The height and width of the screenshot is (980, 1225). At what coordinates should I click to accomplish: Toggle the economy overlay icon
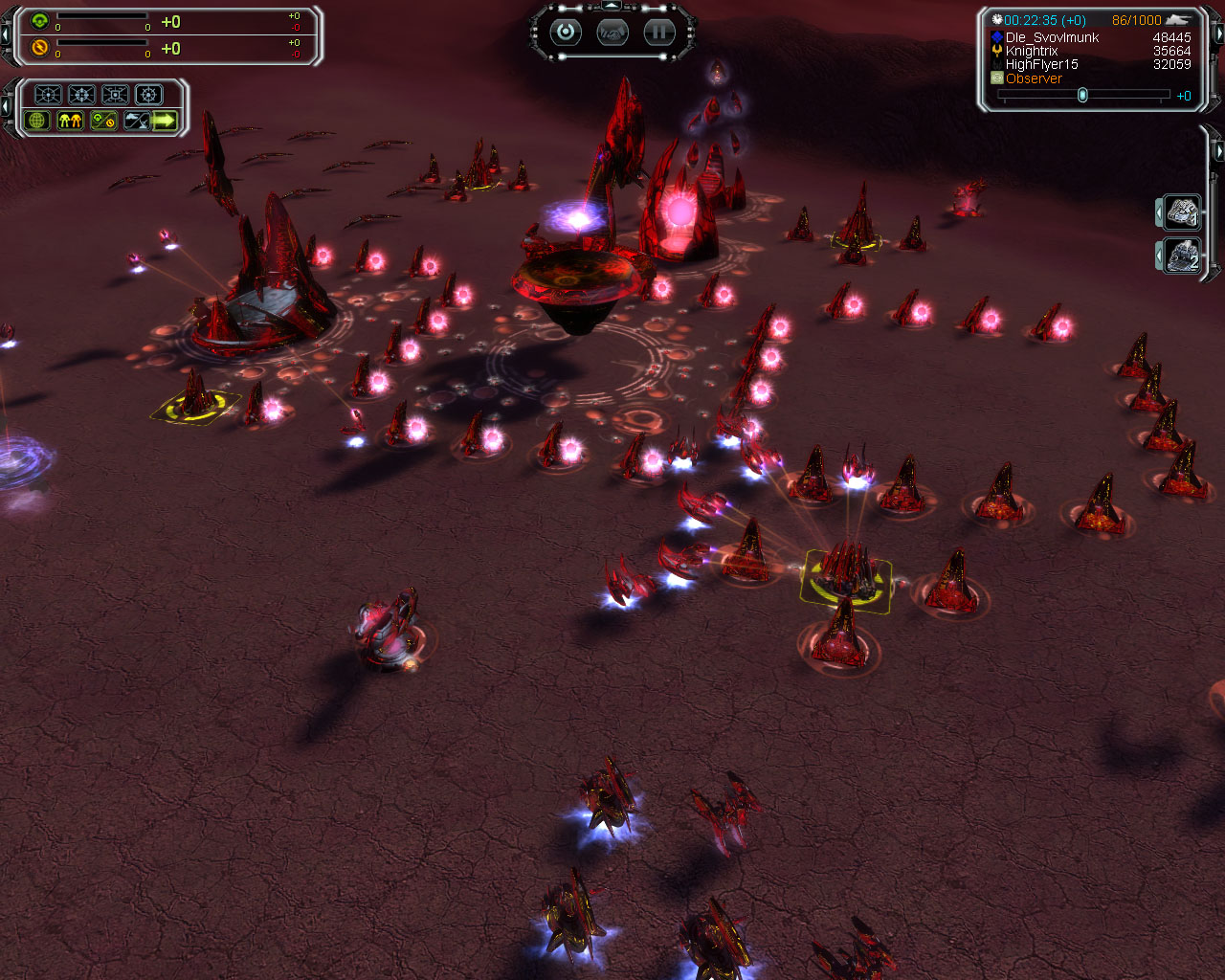click(x=102, y=121)
